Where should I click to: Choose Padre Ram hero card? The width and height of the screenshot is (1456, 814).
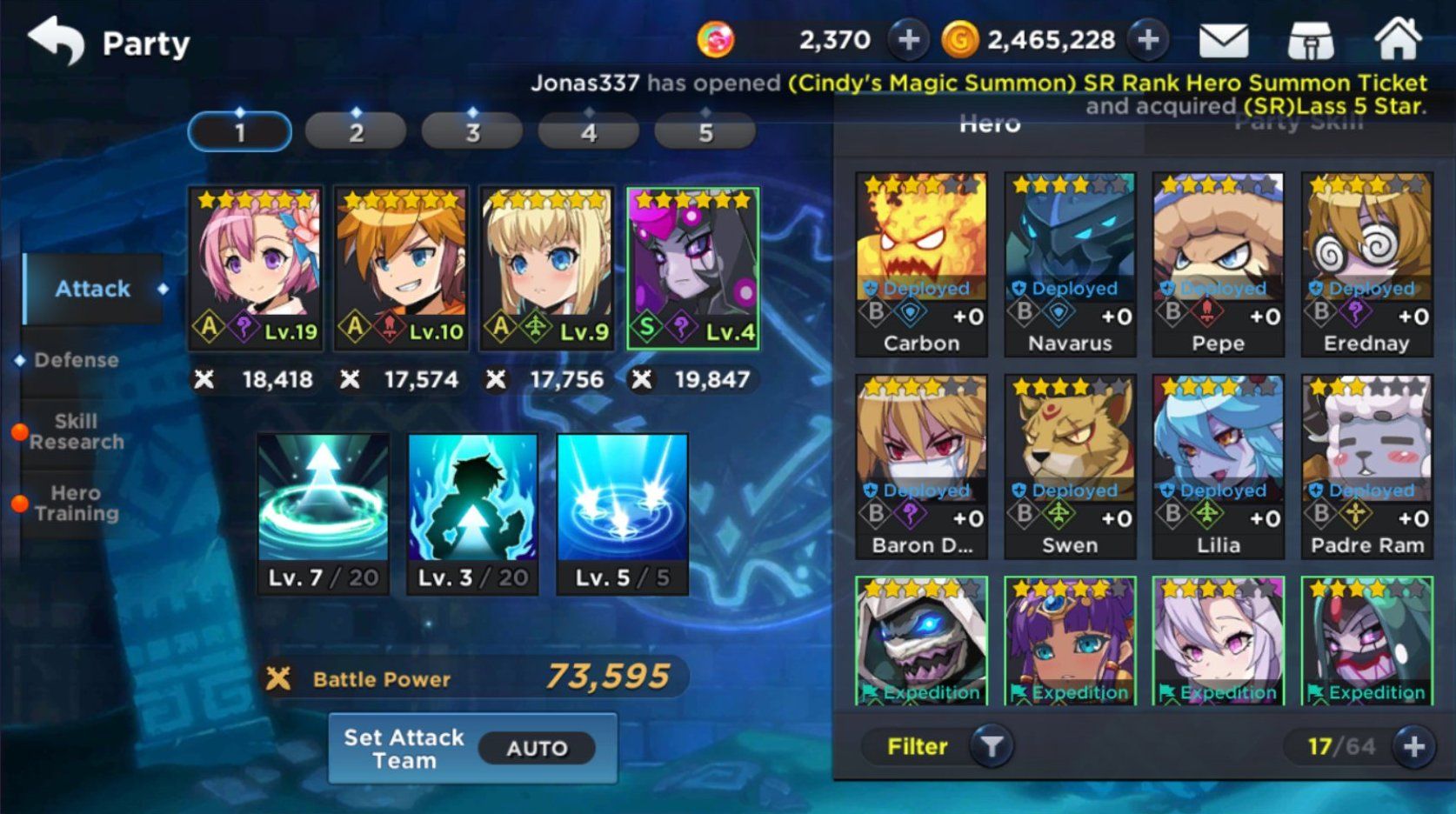click(1366, 466)
